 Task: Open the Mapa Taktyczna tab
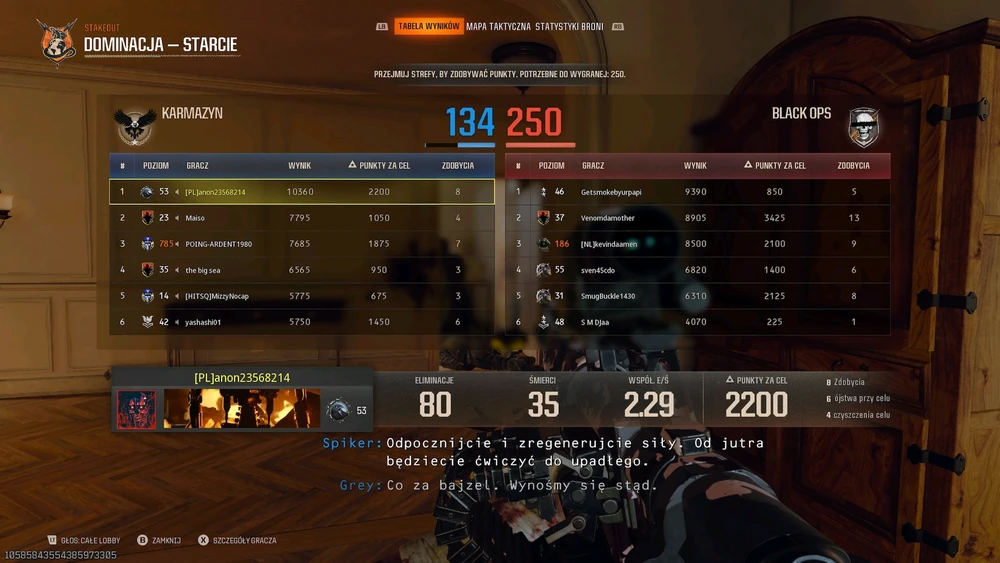point(498,26)
